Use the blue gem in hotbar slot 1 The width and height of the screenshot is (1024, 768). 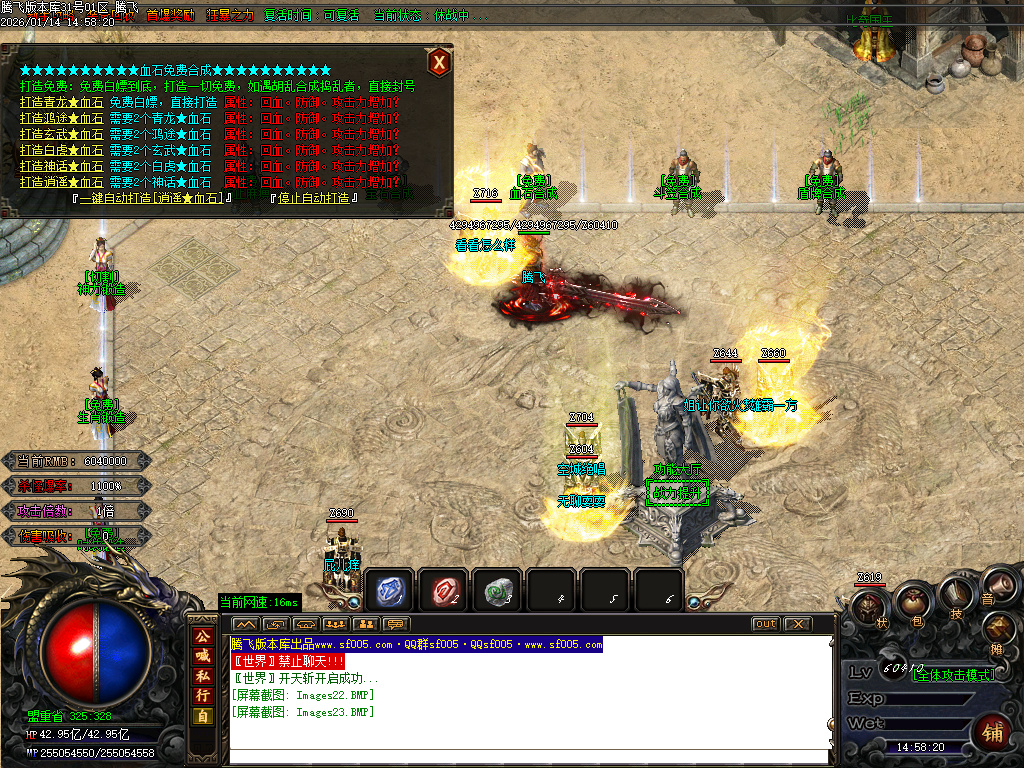click(389, 591)
